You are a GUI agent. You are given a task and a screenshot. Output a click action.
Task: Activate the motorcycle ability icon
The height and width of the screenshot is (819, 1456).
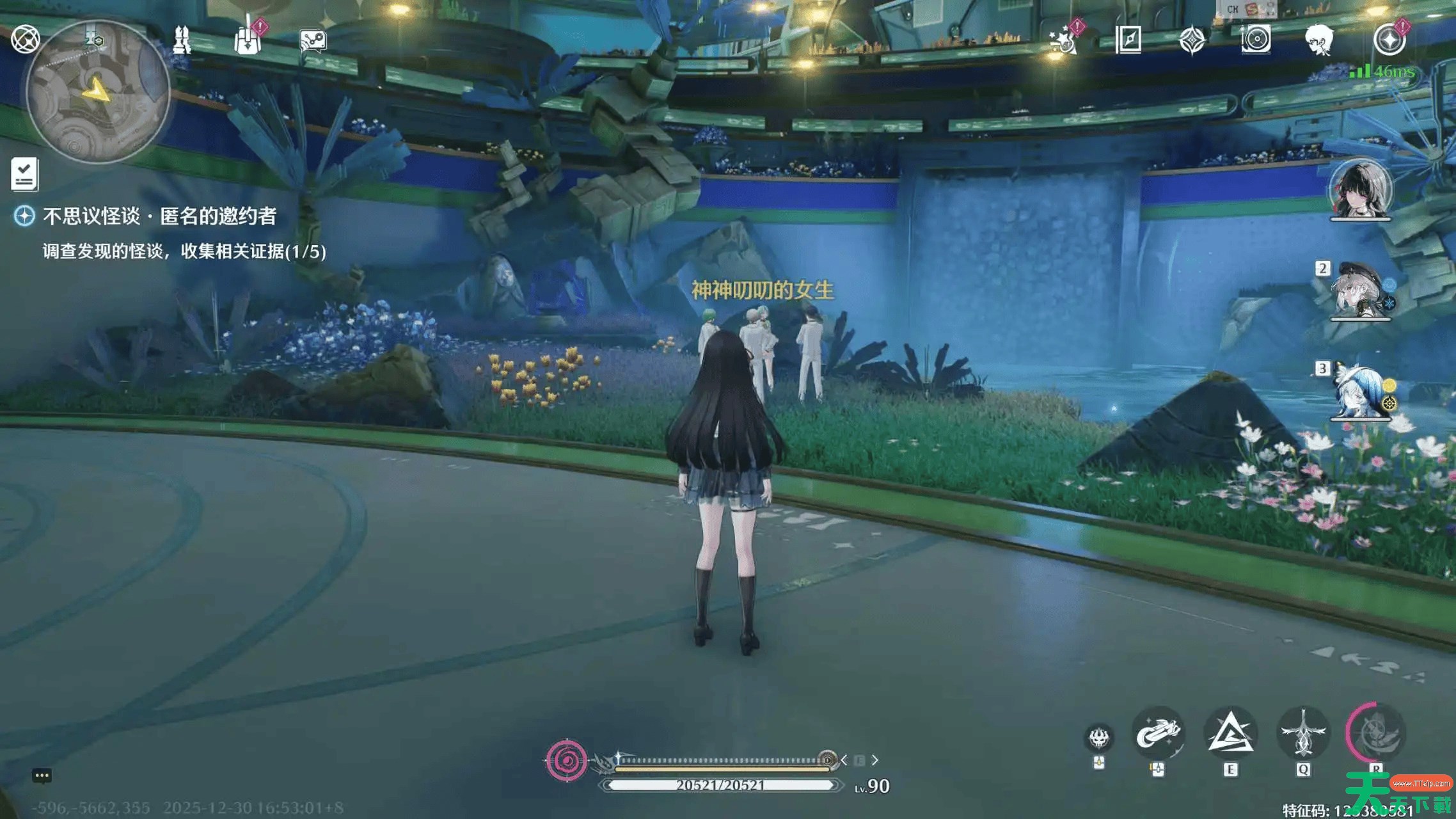(1157, 735)
